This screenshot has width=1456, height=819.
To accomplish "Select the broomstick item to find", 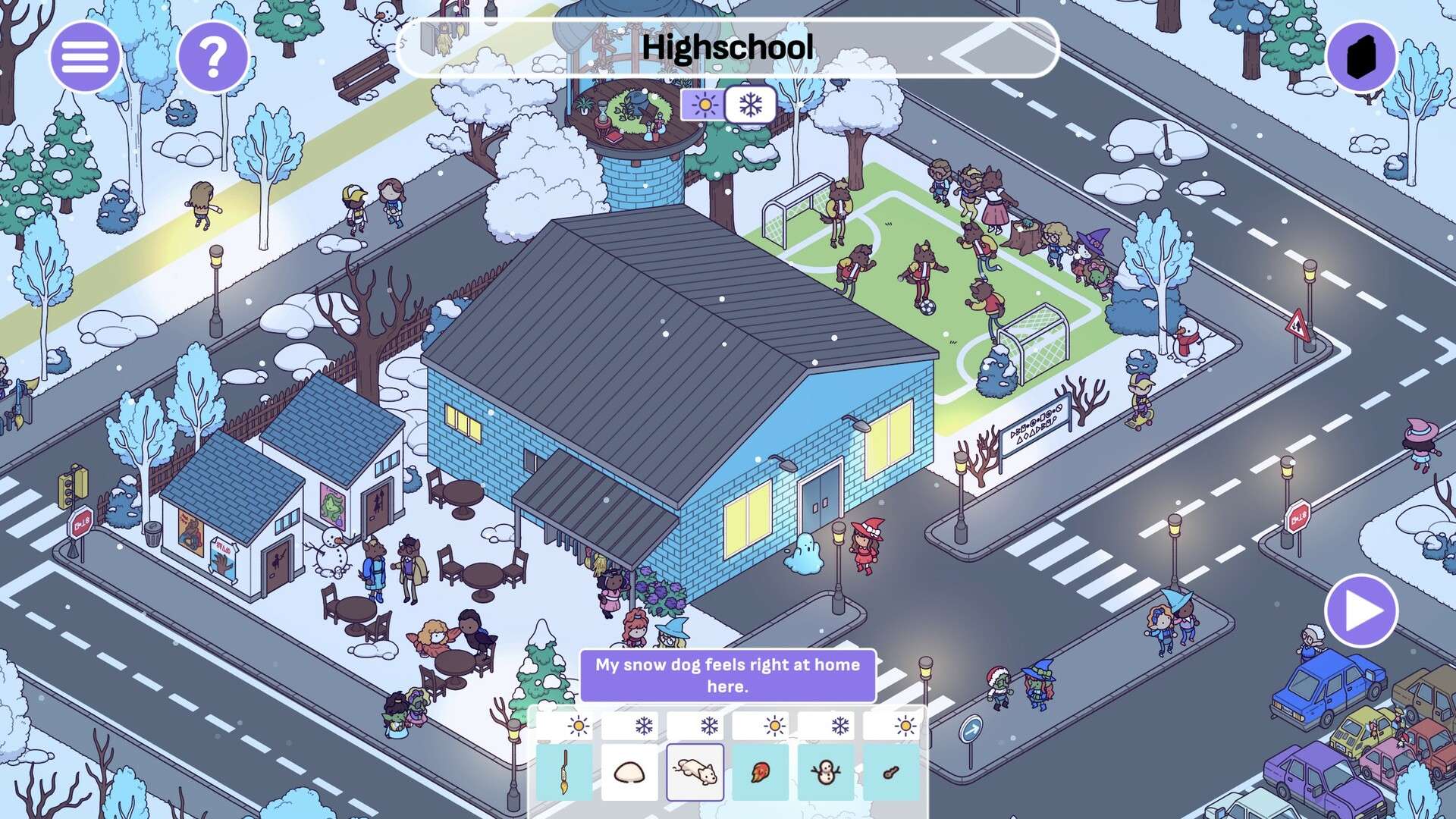I will coord(564,772).
